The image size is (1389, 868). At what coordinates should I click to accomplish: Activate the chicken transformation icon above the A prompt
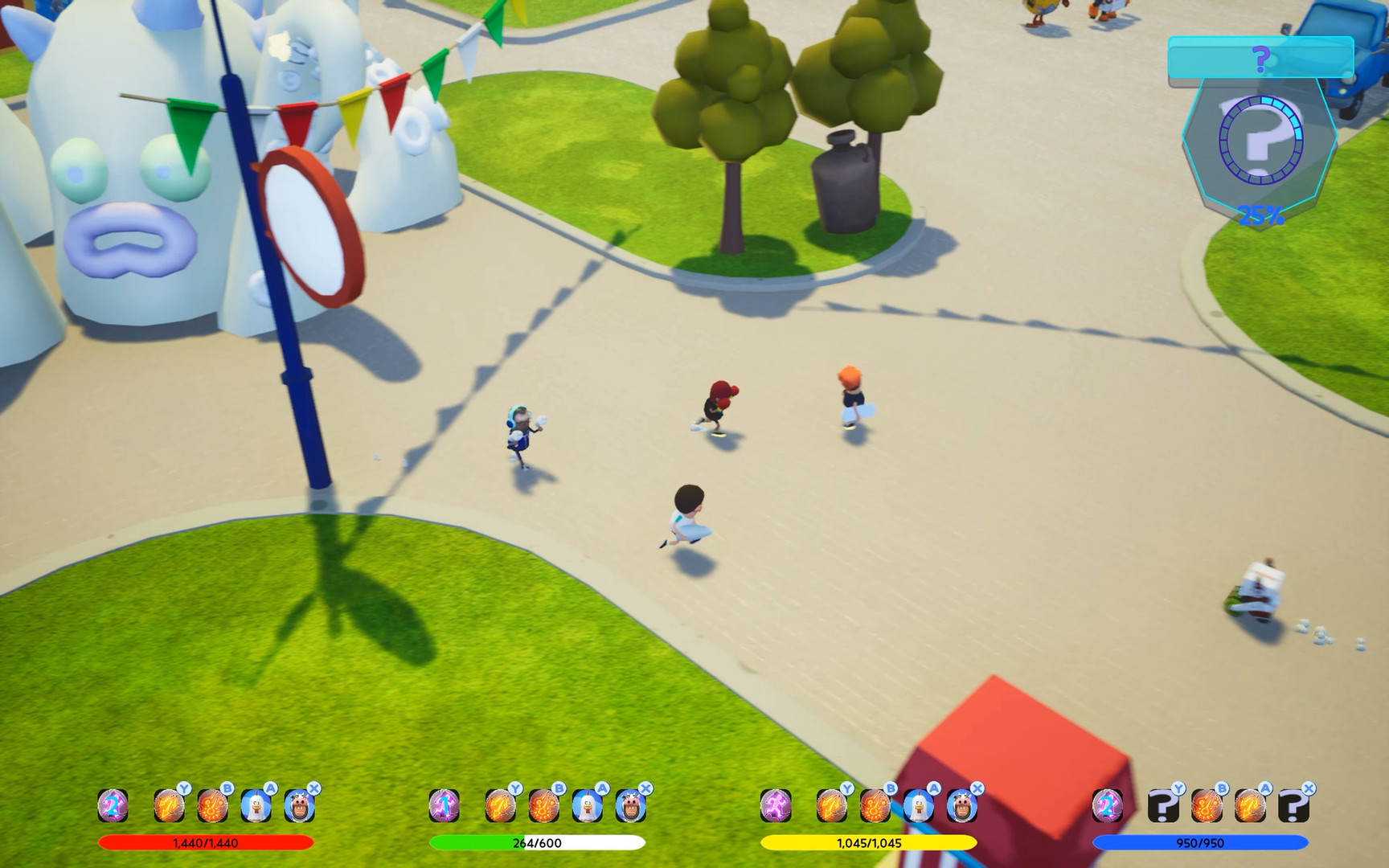257,806
